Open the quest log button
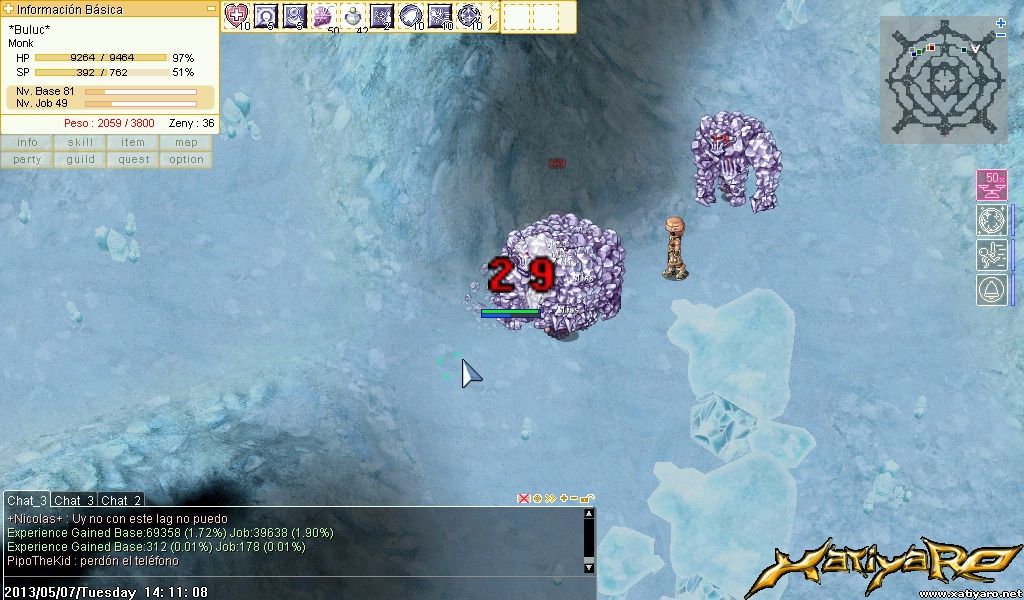Image resolution: width=1024 pixels, height=600 pixels. [133, 160]
